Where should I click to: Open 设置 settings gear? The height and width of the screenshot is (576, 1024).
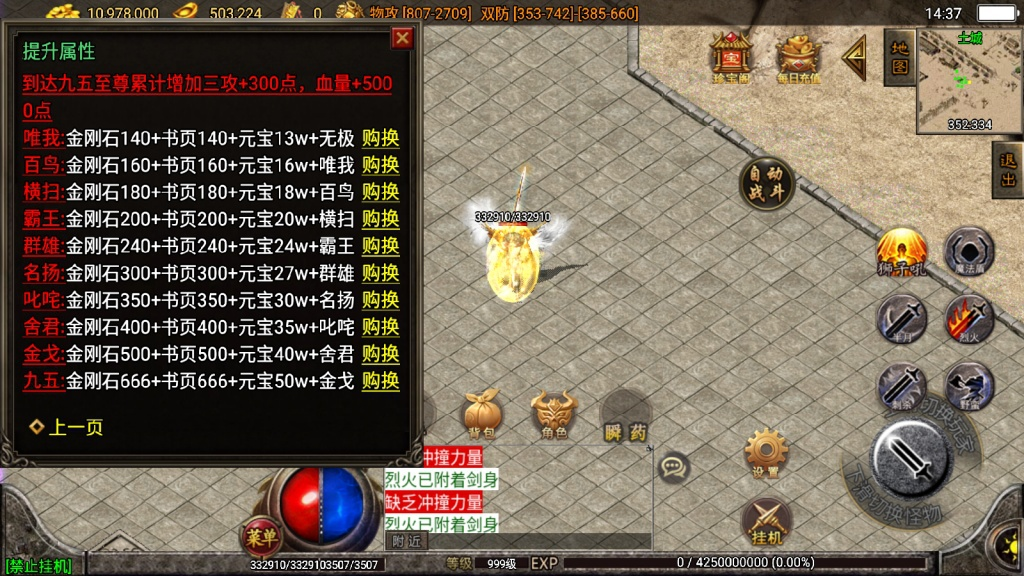(x=767, y=453)
